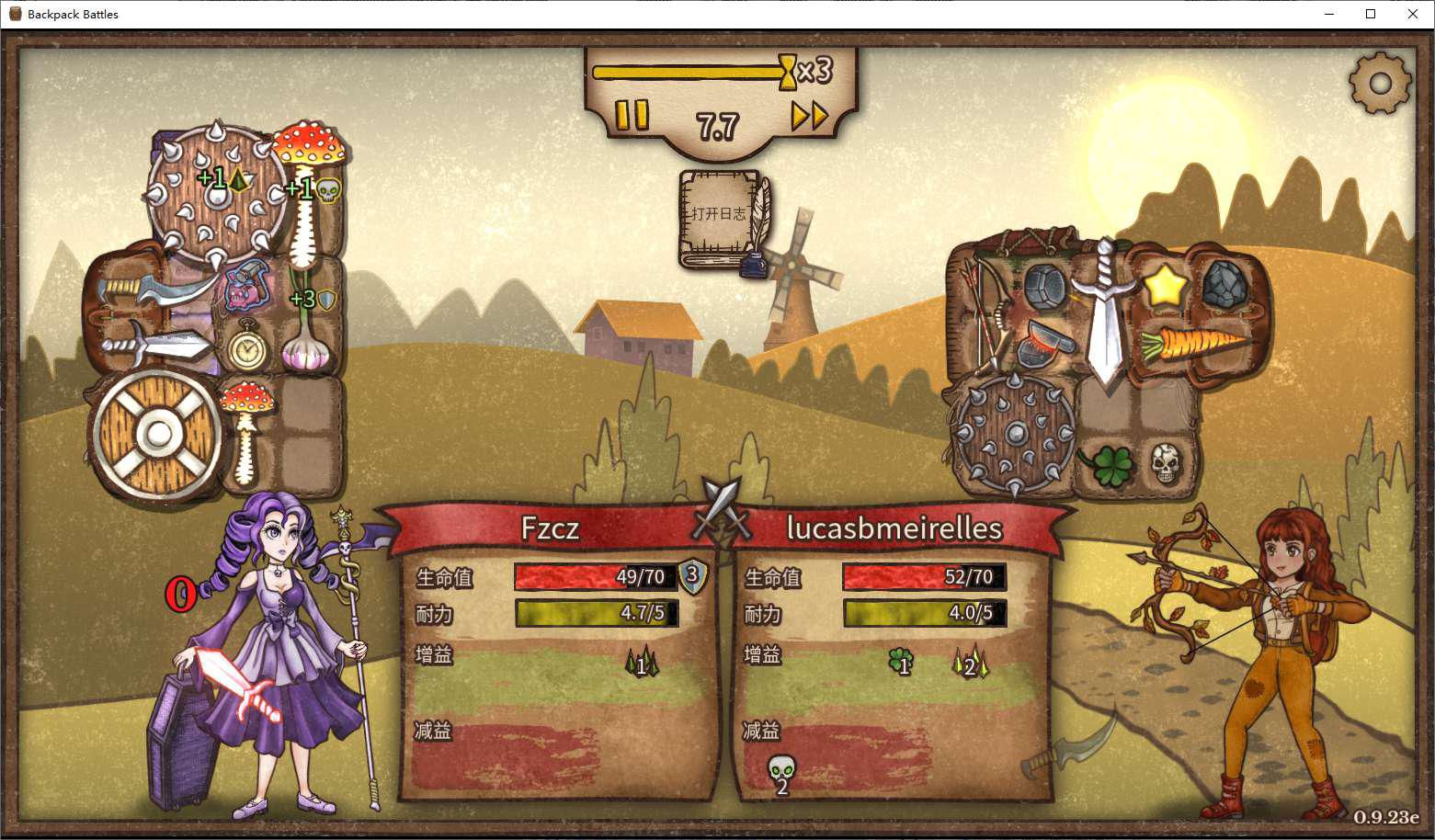This screenshot has width=1435, height=840.
Task: Inspect the opponent's silver dagger
Action: [1105, 312]
